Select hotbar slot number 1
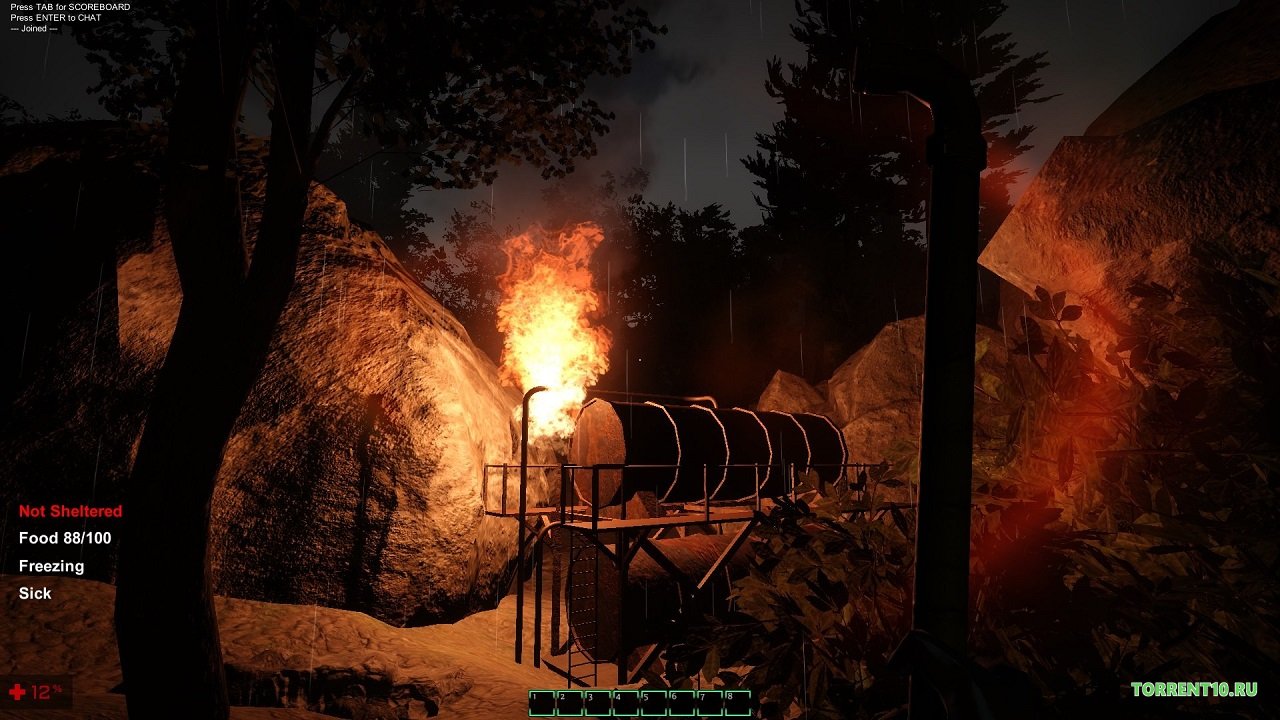 click(542, 703)
